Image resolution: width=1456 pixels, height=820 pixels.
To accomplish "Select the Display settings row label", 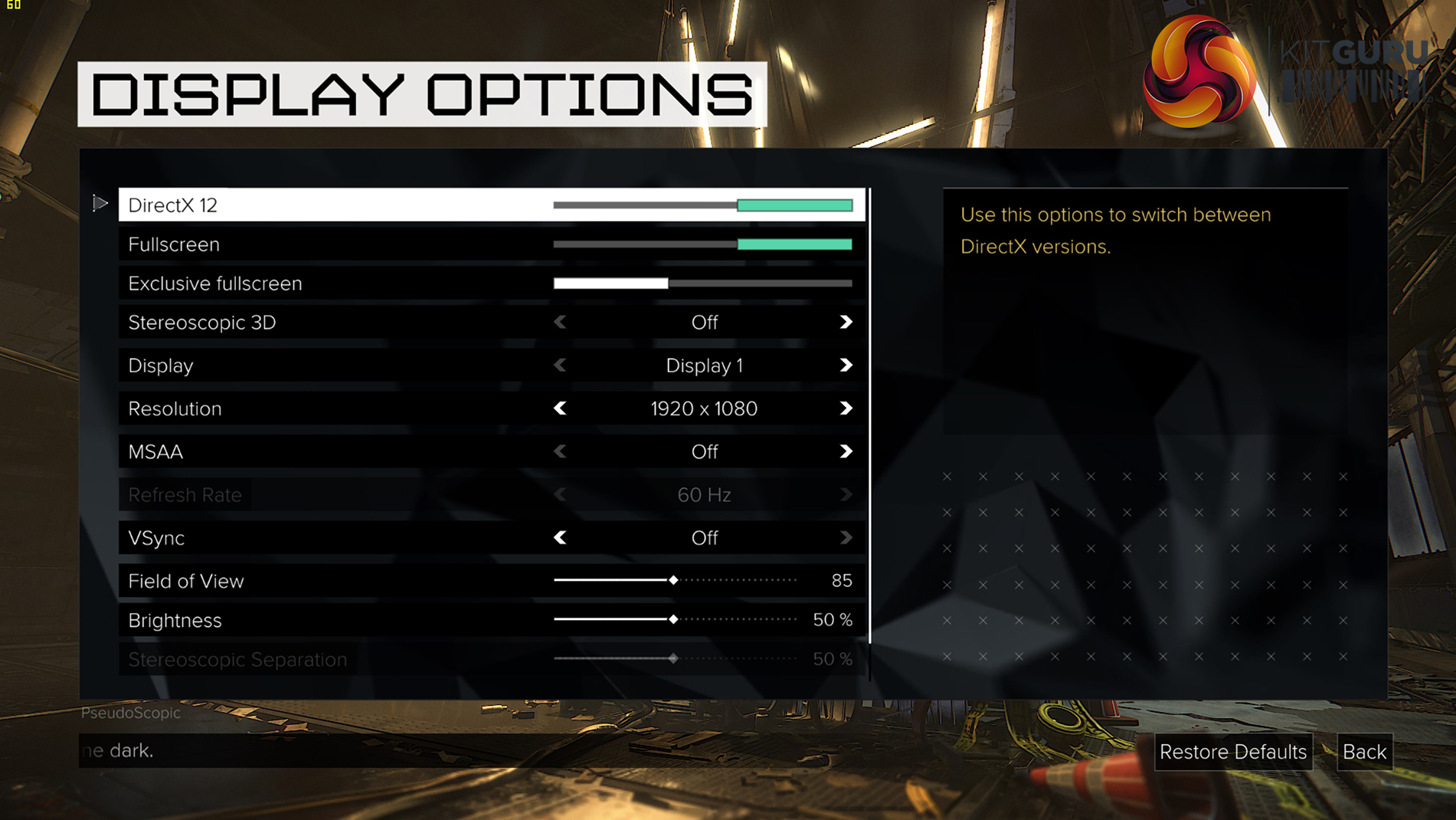I will click(161, 366).
